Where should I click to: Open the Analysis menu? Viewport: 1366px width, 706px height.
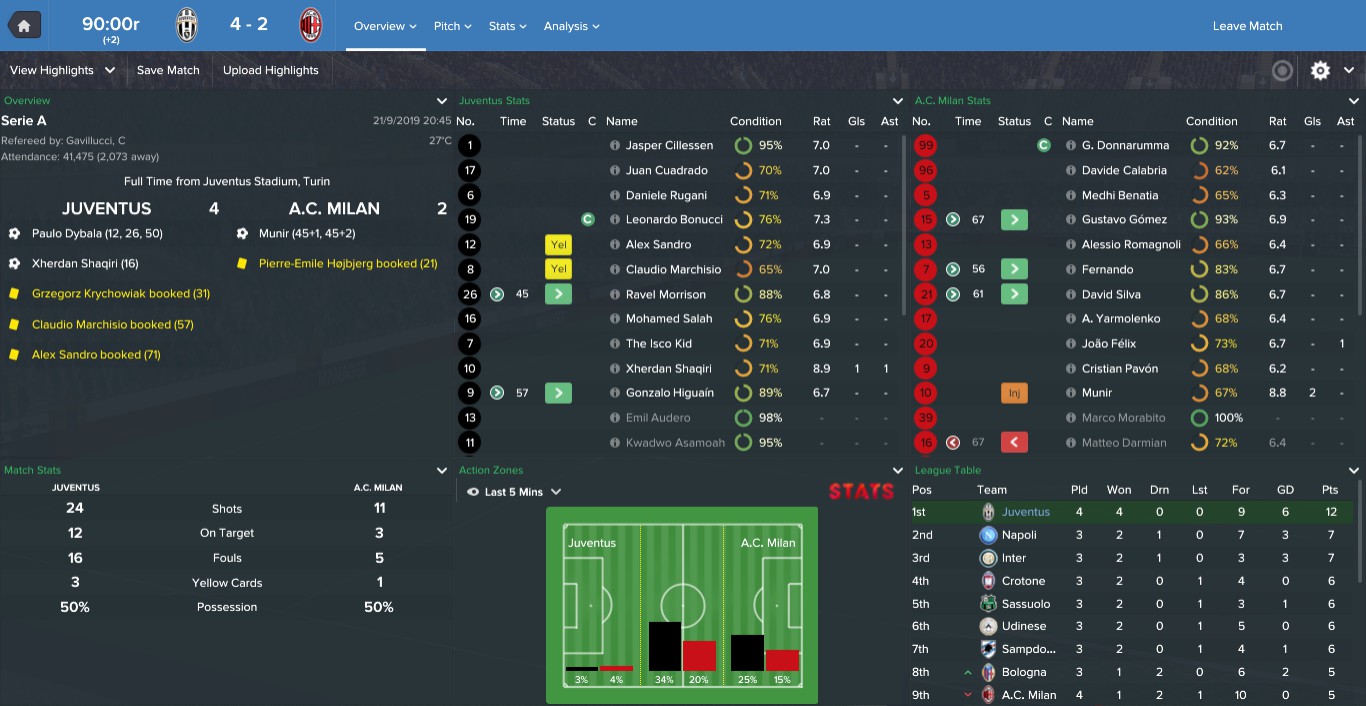[571, 26]
